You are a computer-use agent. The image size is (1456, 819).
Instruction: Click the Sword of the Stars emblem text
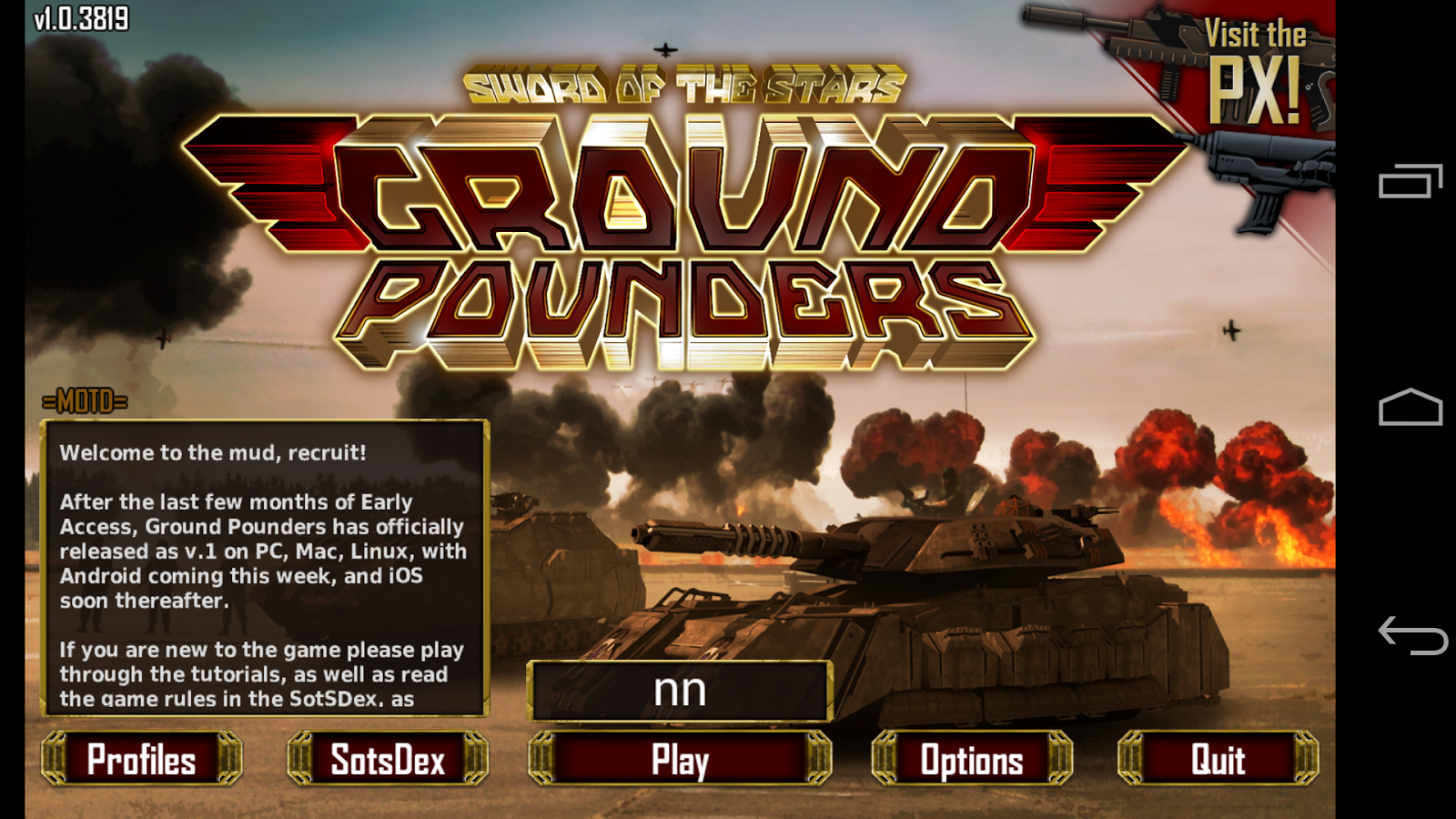coord(682,82)
